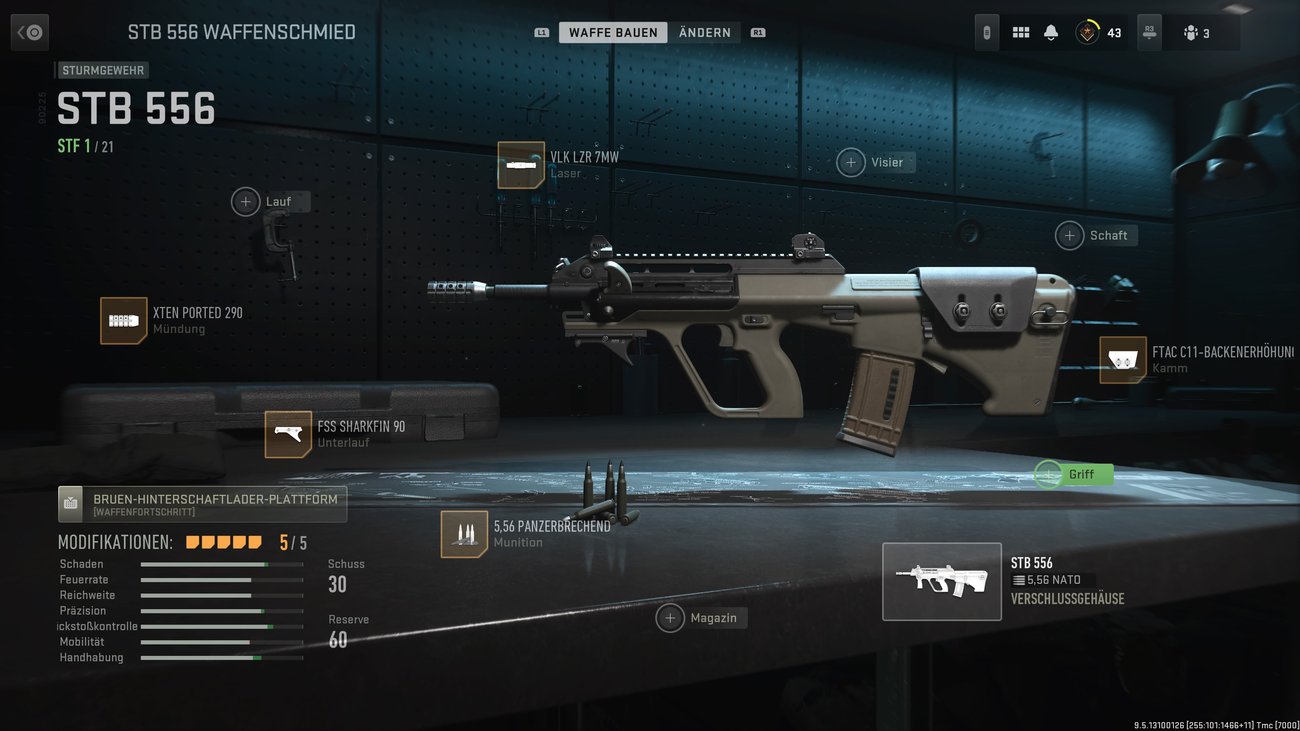Click the mouse icon in top bar
Viewport: 1300px width, 731px height.
tap(986, 33)
